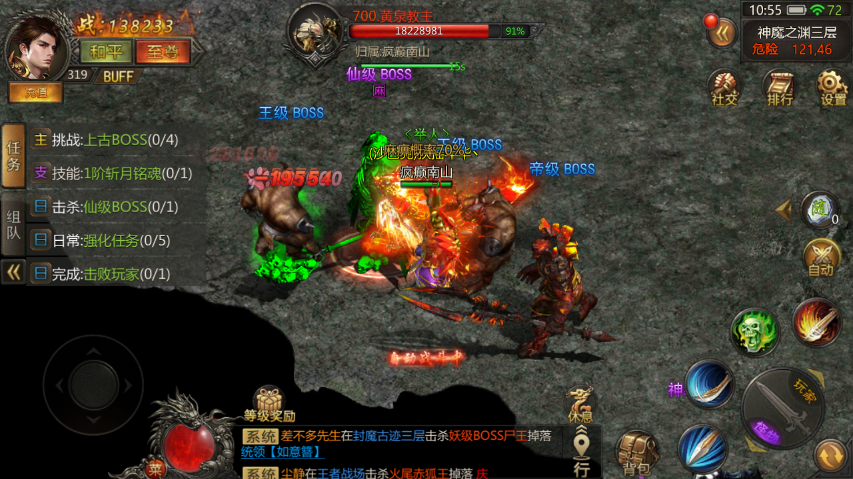The width and height of the screenshot is (853, 479).
Task: Toggle 自动 auto-battle mode
Action: point(820,258)
